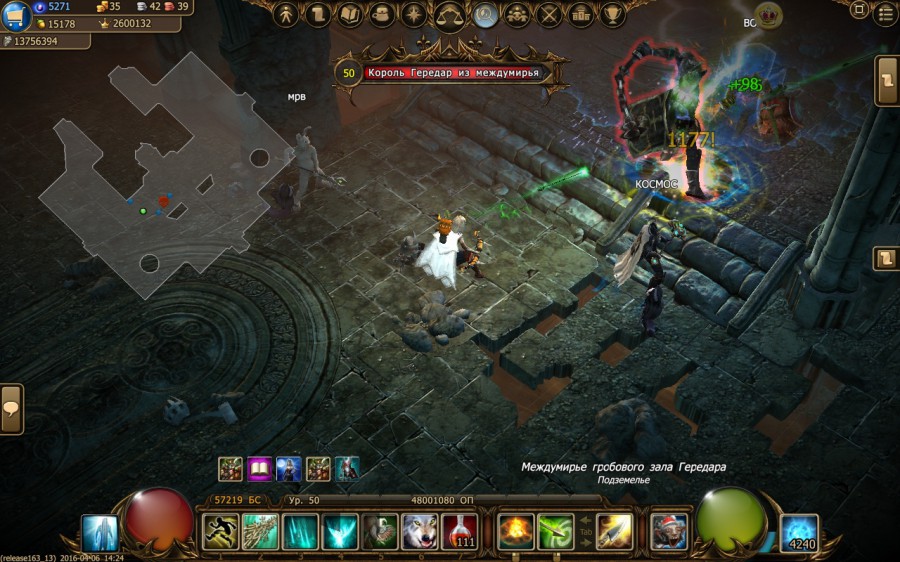Use the red potion with 111 charges
Image resolution: width=900 pixels, height=562 pixels.
tap(460, 532)
